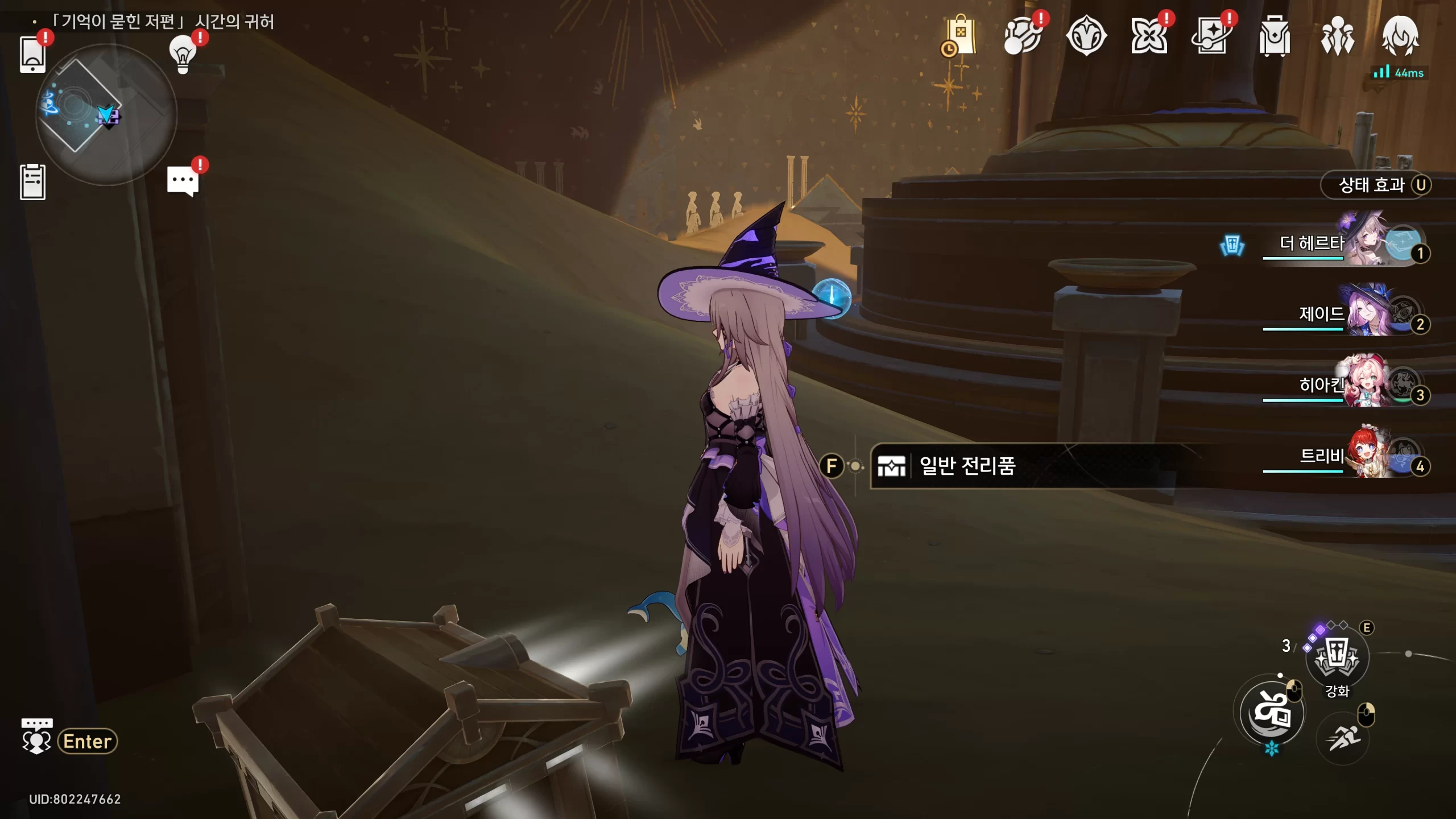Open the team lineup icon

[x=1337, y=36]
